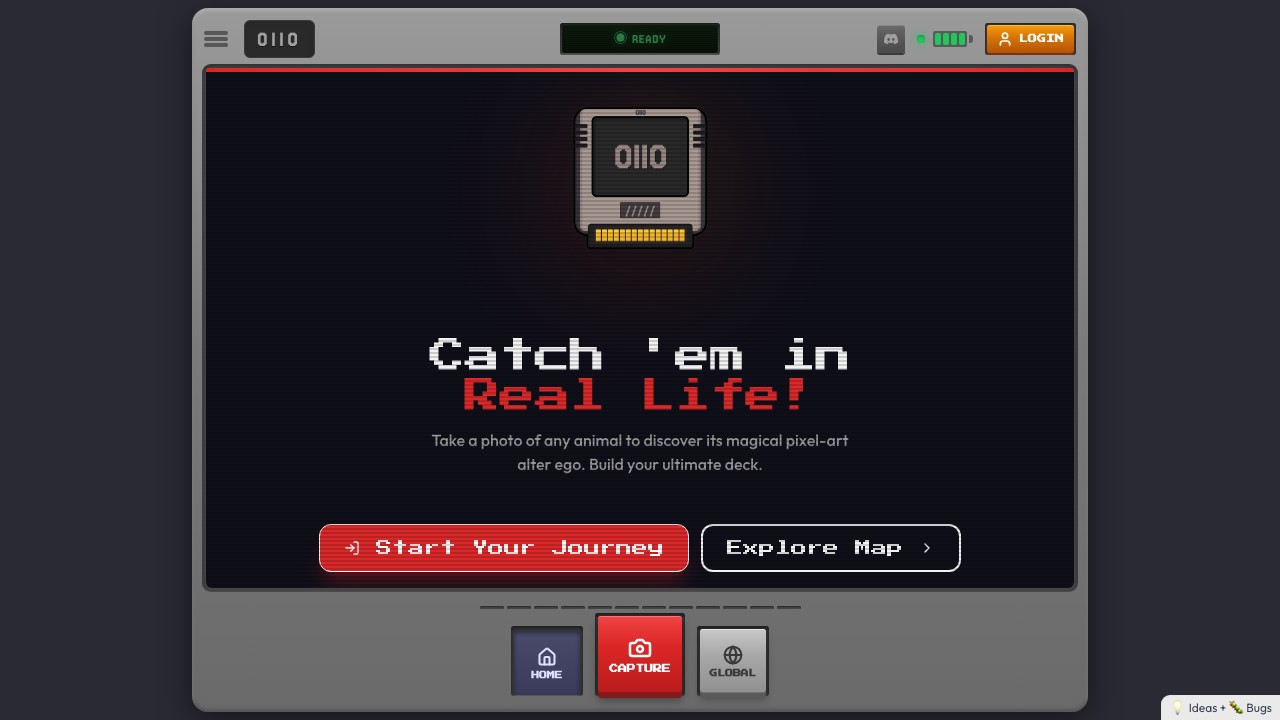This screenshot has height=720, width=1280.
Task: Click the Login button
Action: 1030,39
